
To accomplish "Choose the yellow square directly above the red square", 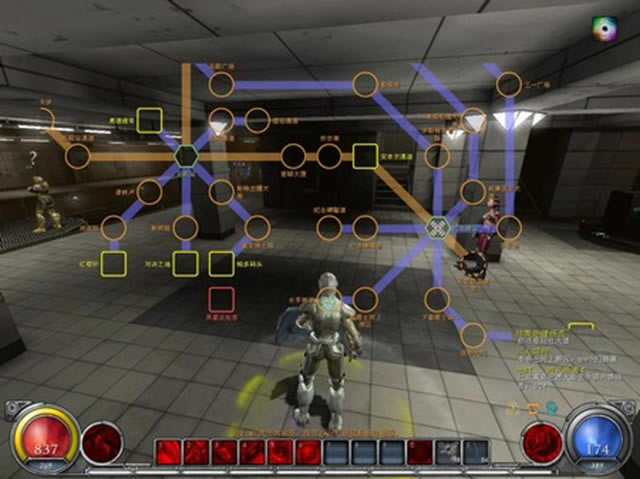I will point(221,263).
